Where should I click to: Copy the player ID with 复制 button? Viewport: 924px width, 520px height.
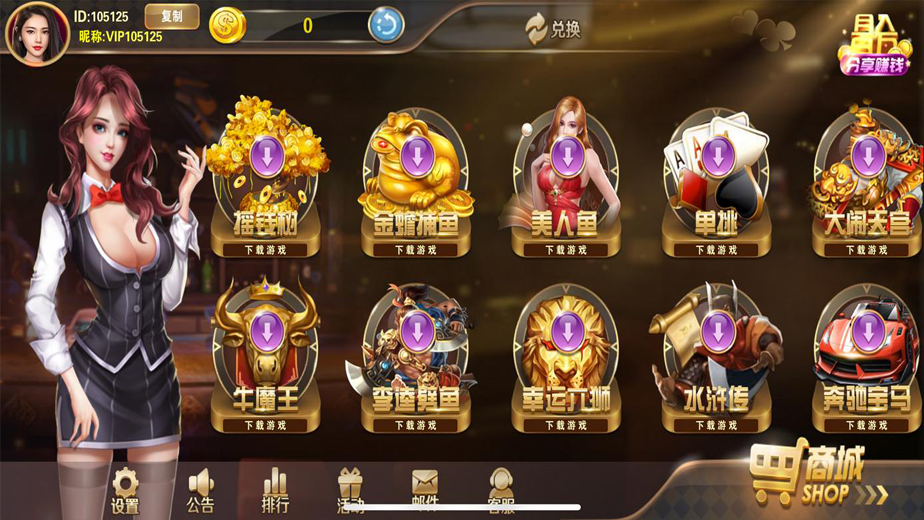pyautogui.click(x=171, y=16)
